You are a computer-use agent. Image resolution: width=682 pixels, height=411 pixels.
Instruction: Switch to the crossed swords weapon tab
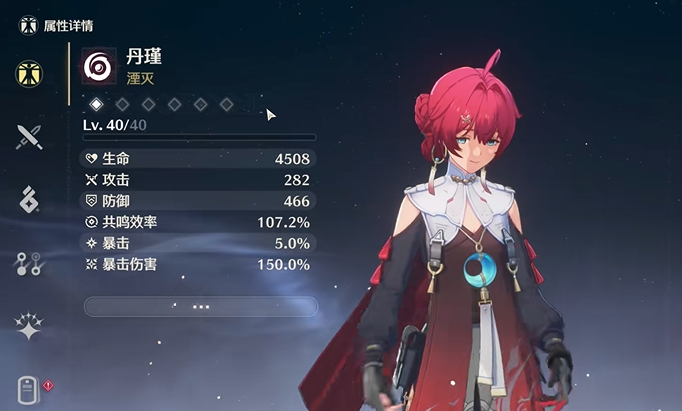29,136
